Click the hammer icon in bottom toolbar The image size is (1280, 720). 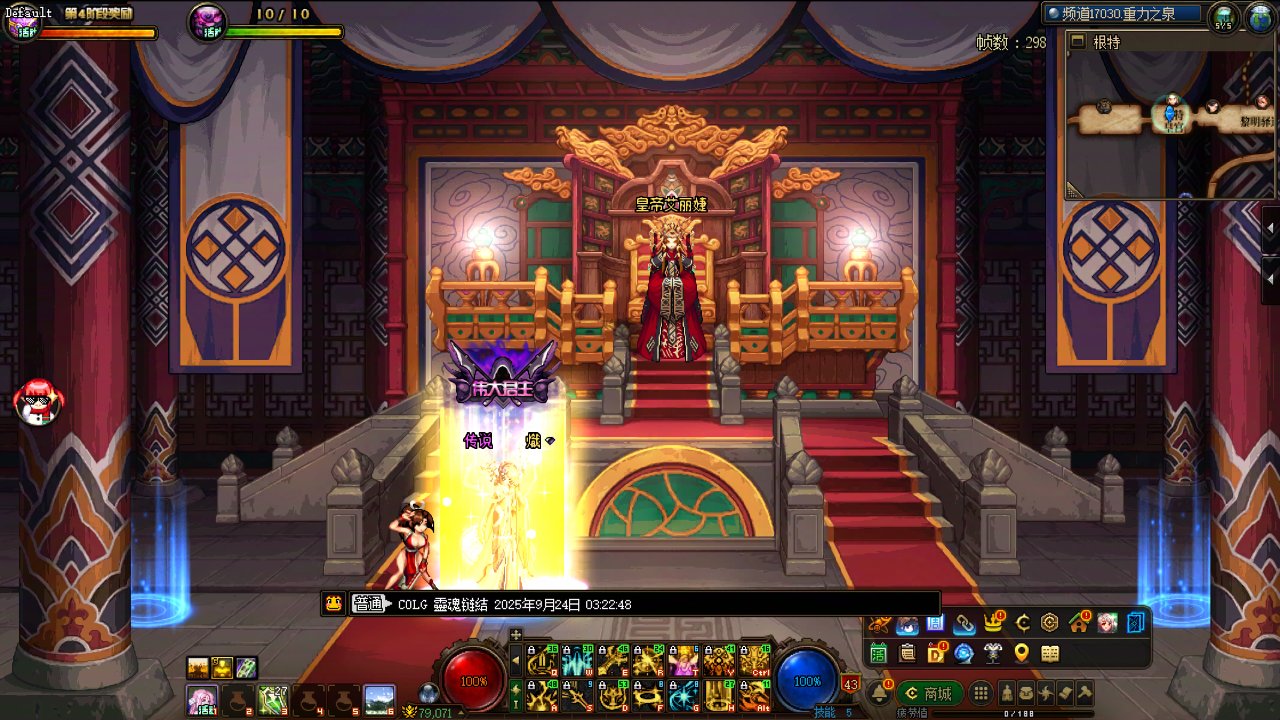1084,694
